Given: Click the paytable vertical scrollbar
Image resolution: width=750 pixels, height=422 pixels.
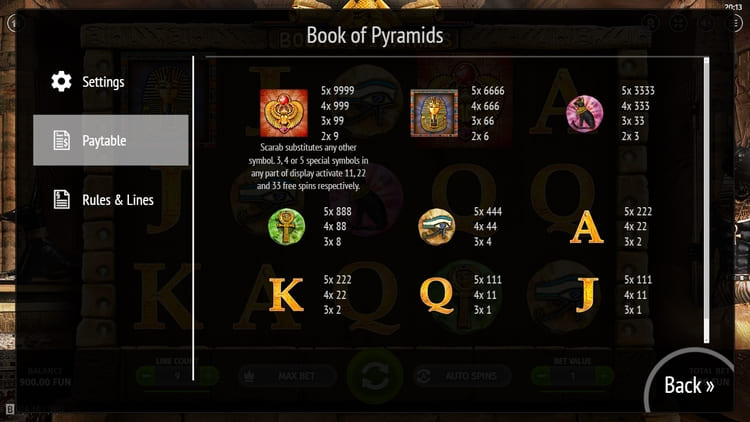Looking at the screenshot, I should coord(707,200).
